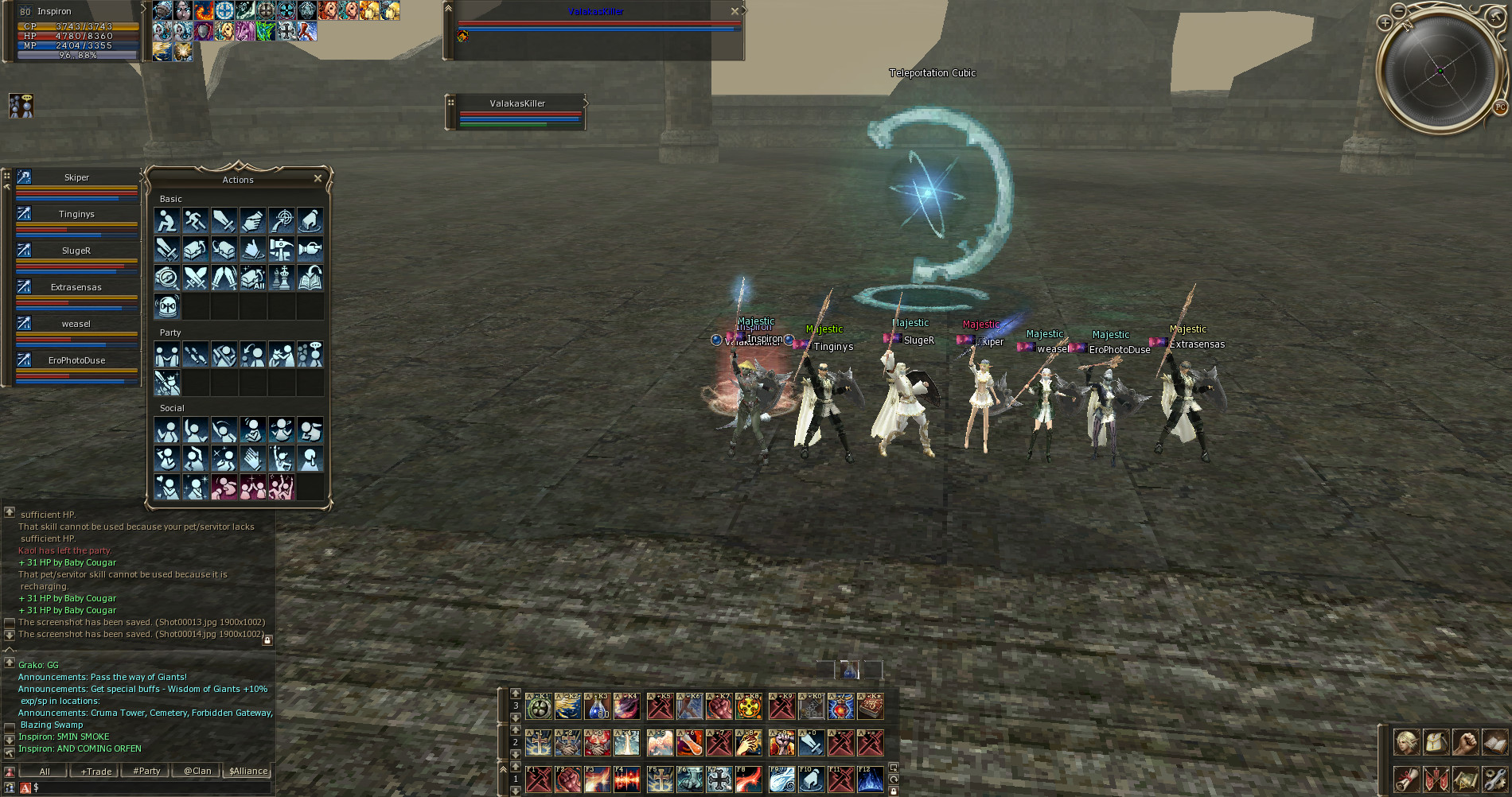Click the circular radar minimap

(1440, 72)
